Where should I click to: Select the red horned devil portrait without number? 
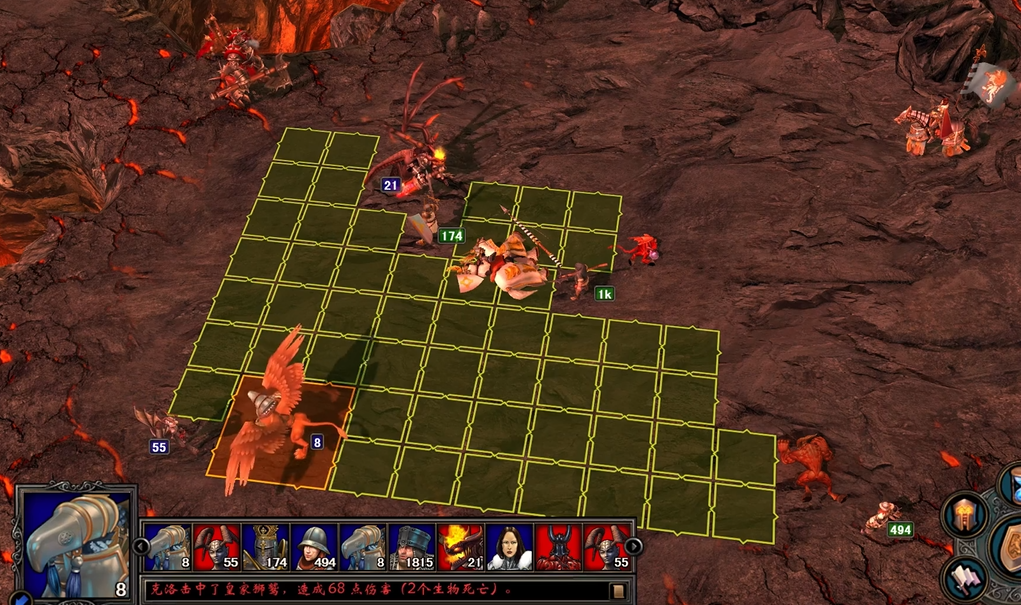557,547
